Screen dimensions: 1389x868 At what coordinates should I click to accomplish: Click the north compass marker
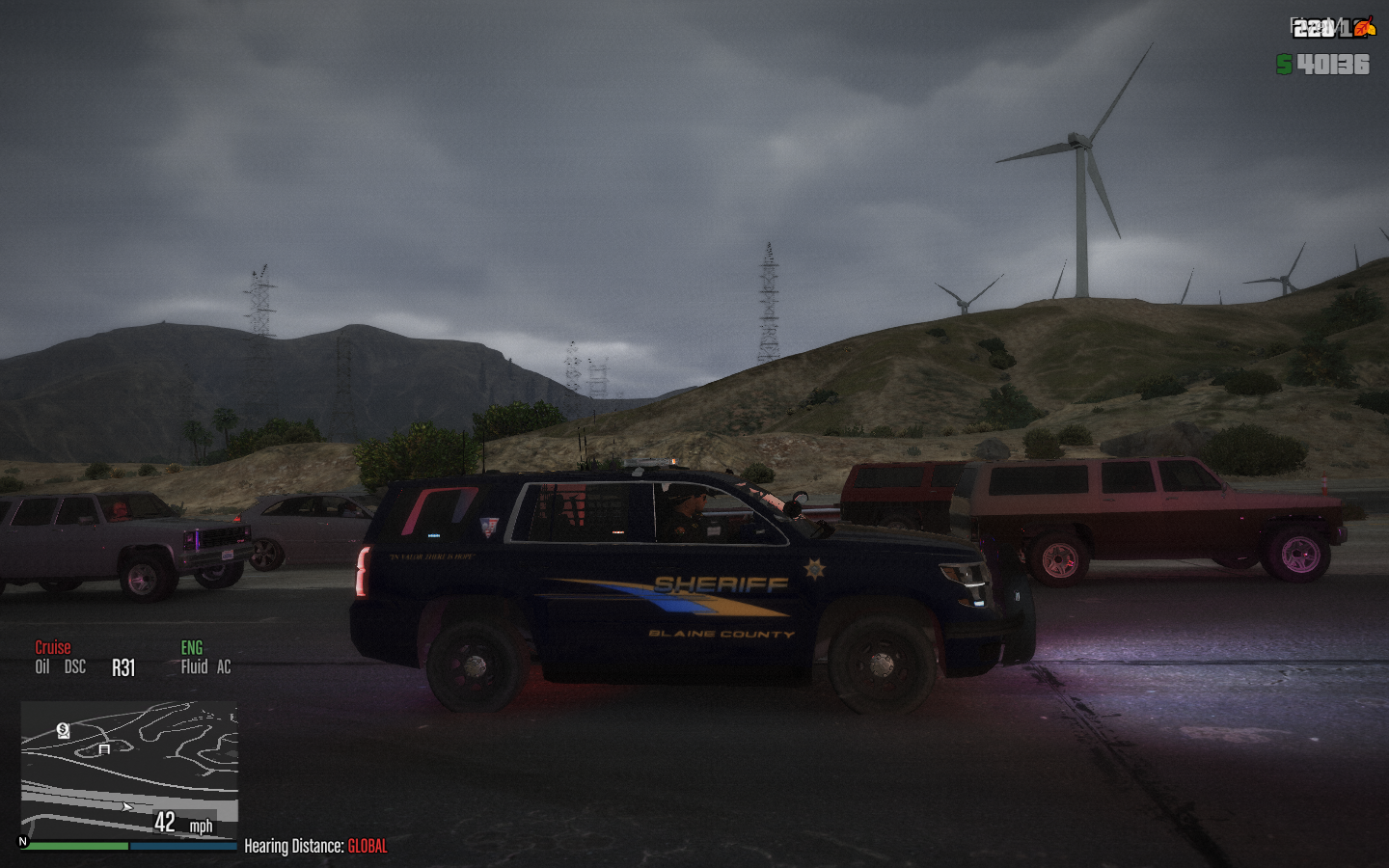pos(23,842)
